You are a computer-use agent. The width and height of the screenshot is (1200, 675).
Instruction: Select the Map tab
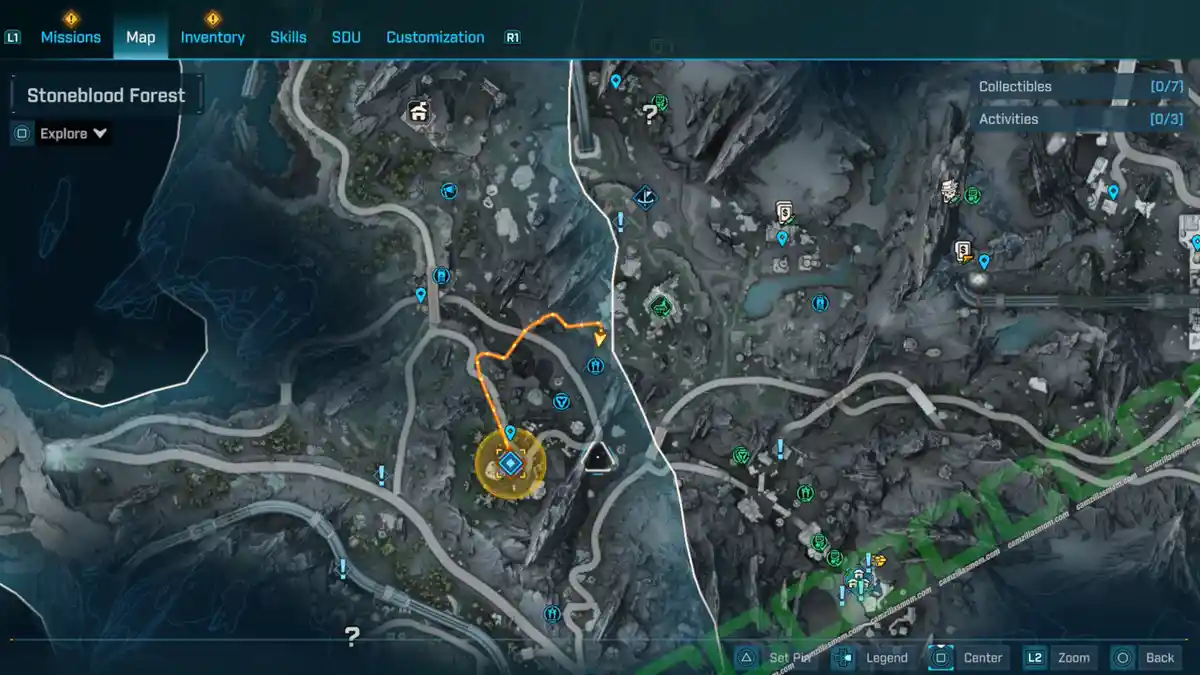140,37
